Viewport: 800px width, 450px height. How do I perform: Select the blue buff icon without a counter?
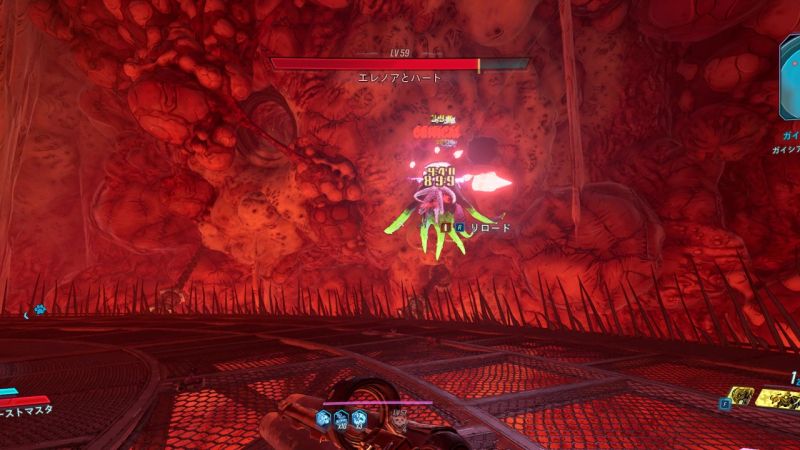pyautogui.click(x=325, y=418)
